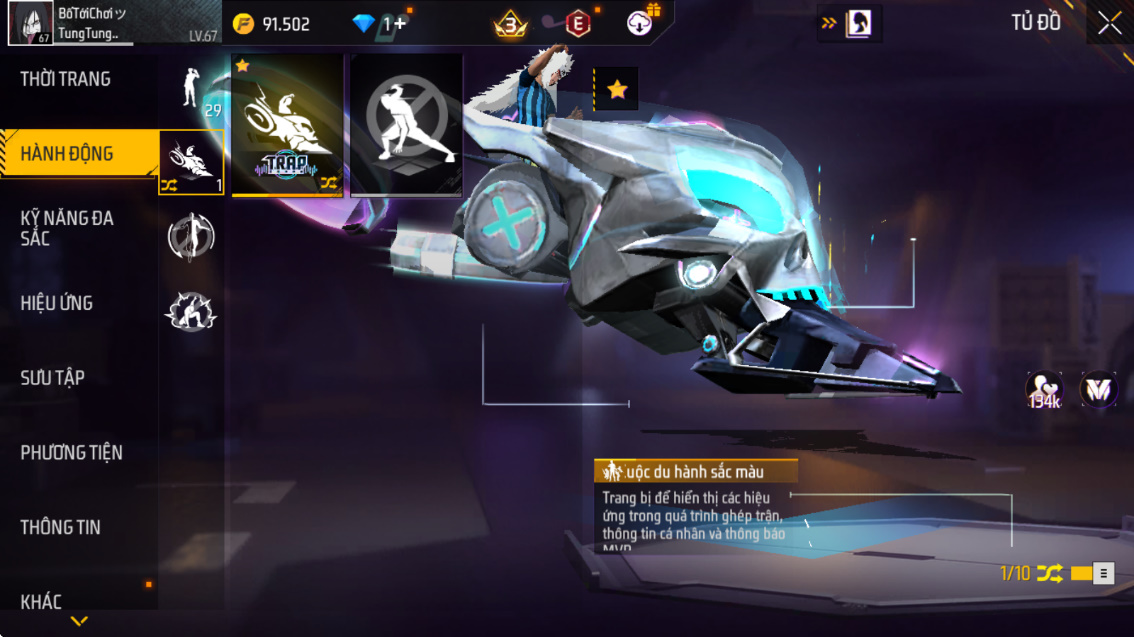Open the red E badge icon
This screenshot has width=1134, height=637.
pos(577,24)
